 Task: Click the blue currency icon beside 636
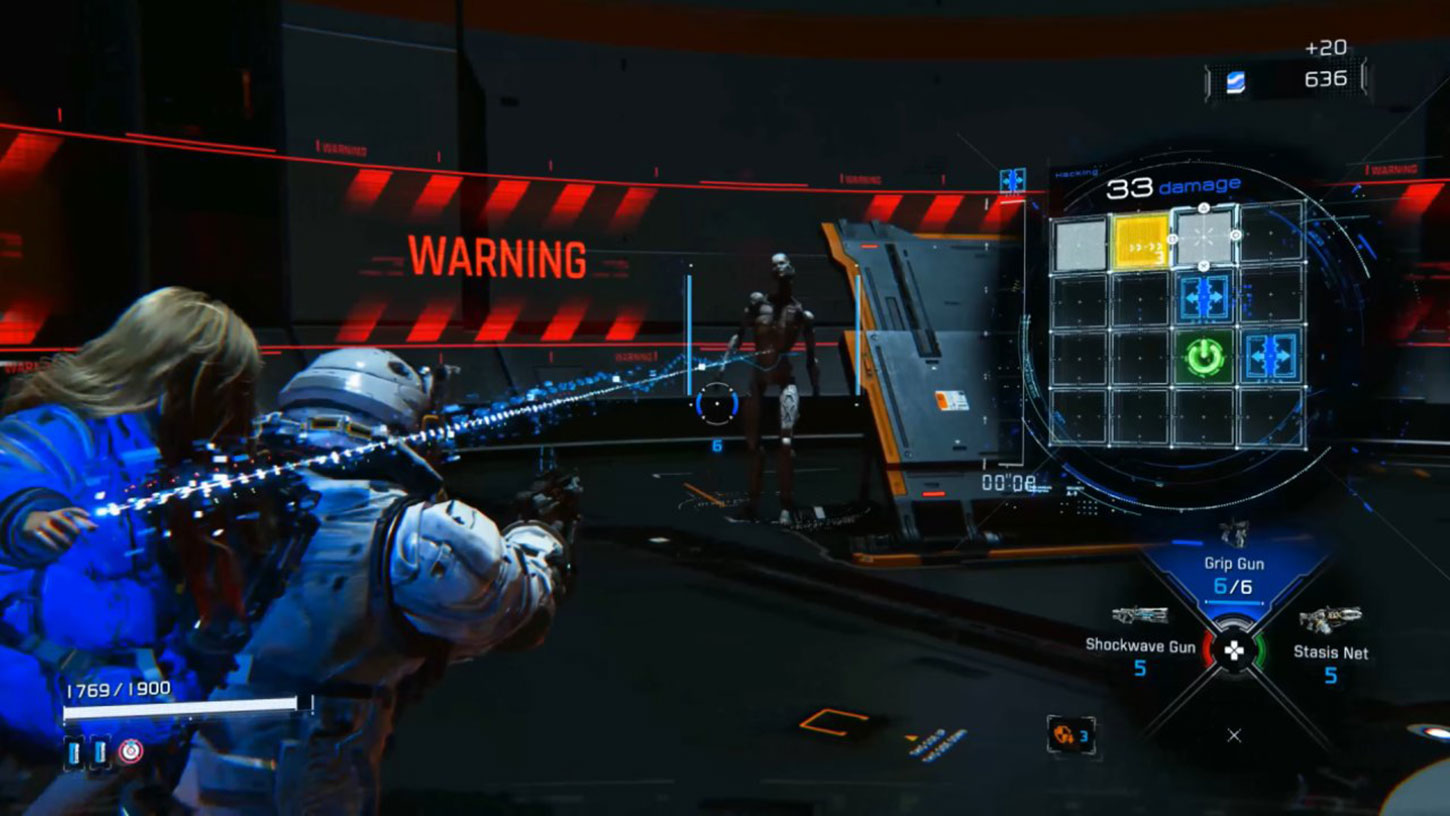pos(1236,81)
